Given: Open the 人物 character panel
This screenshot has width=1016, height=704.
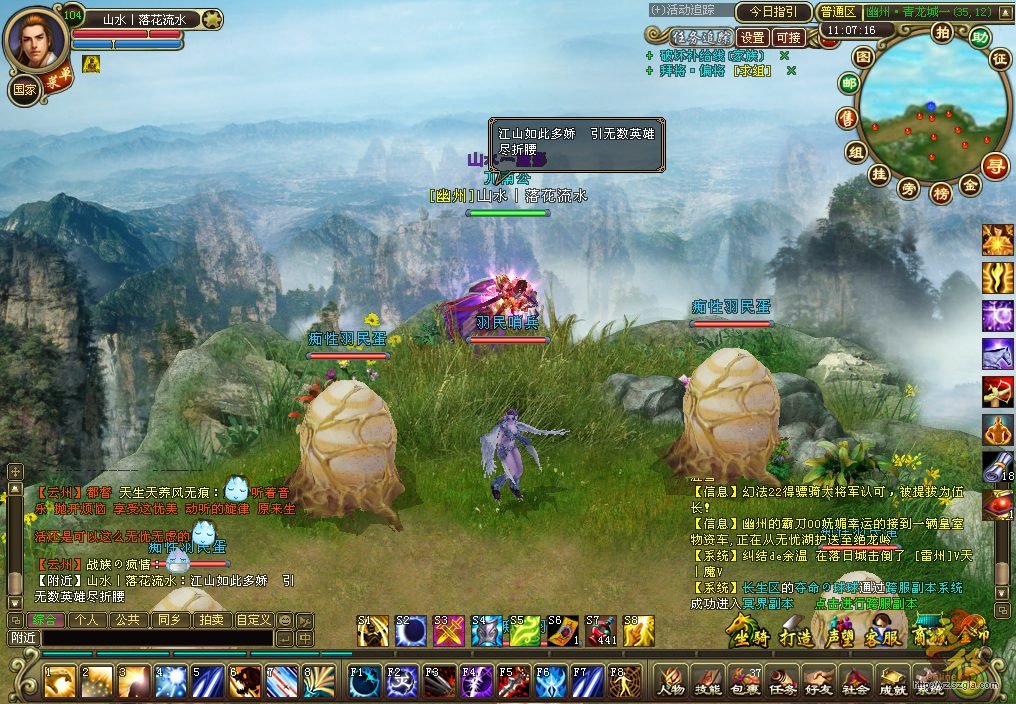Looking at the screenshot, I should coord(669,680).
